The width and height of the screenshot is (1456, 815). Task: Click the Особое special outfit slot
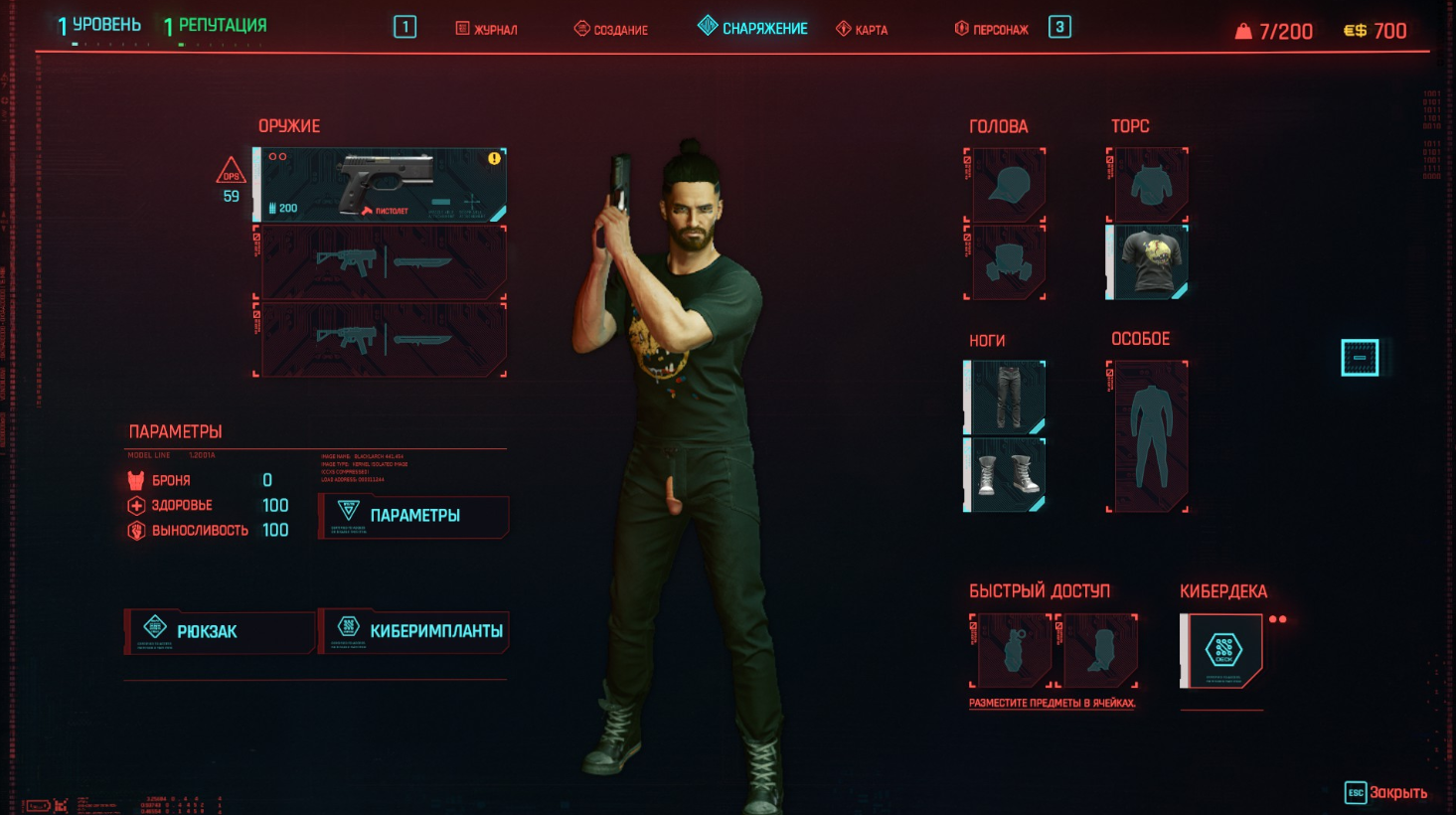click(x=1148, y=436)
